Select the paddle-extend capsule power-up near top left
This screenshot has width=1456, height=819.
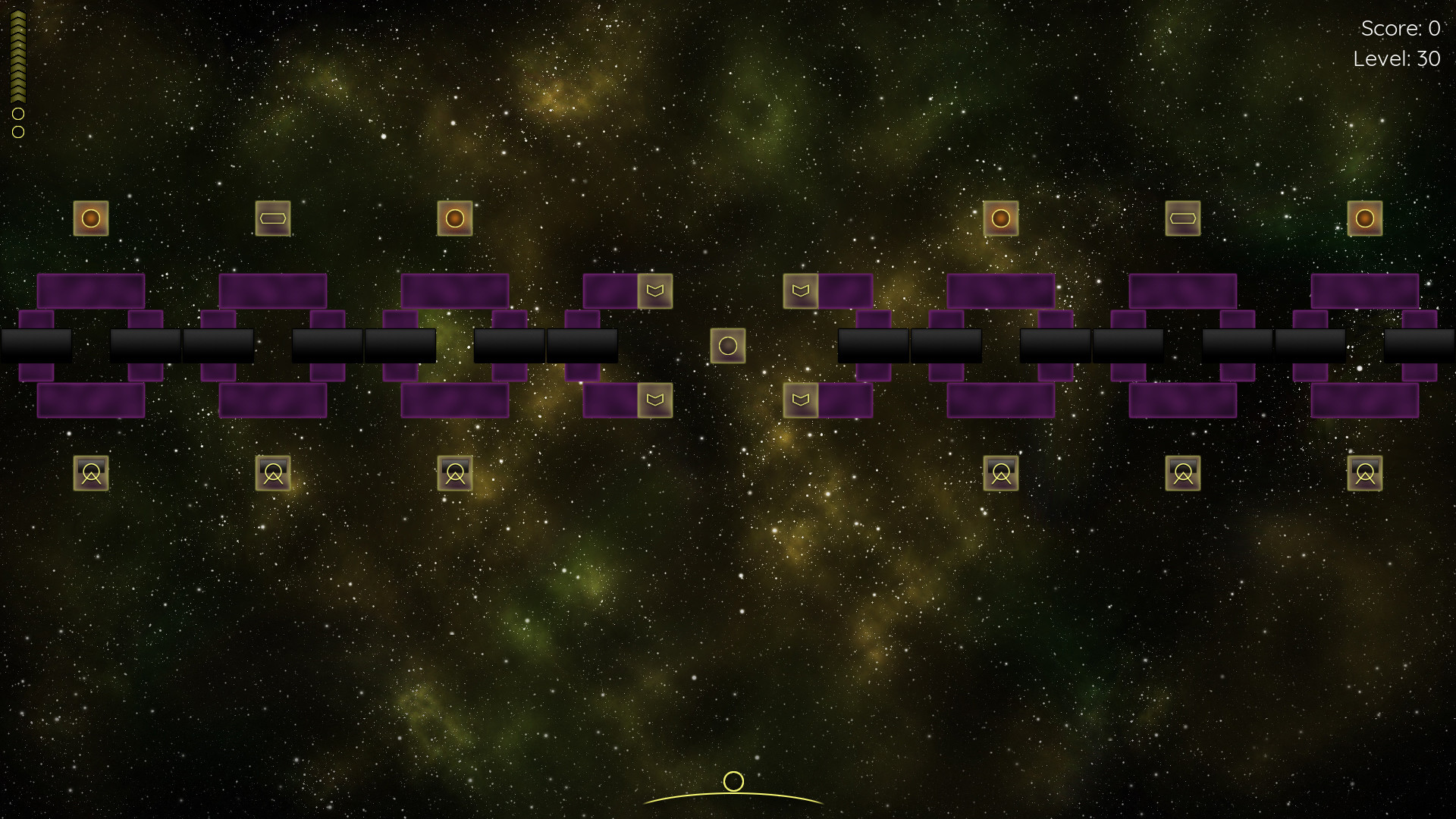tap(275, 218)
